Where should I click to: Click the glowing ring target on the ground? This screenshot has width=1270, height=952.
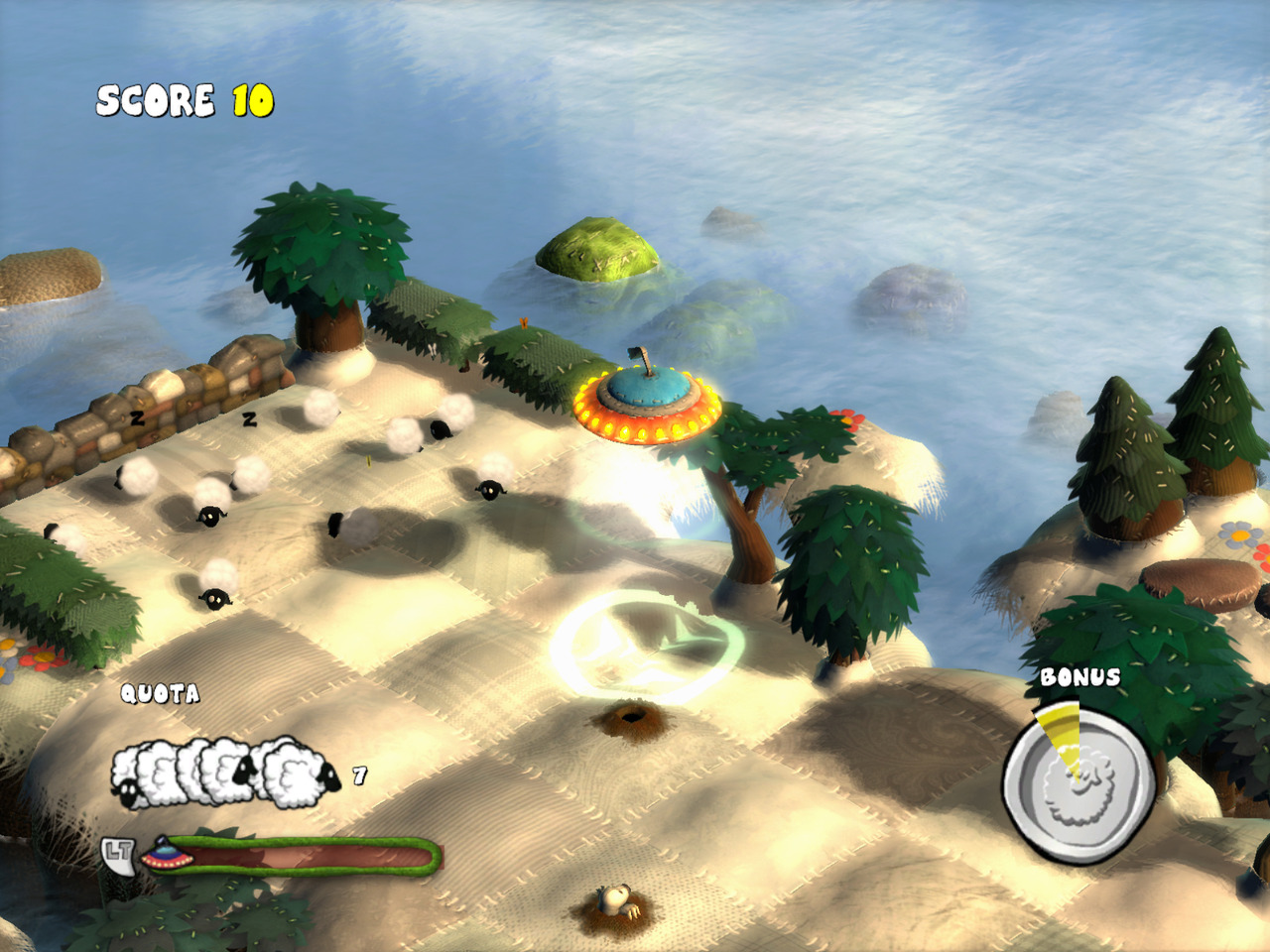coord(640,643)
